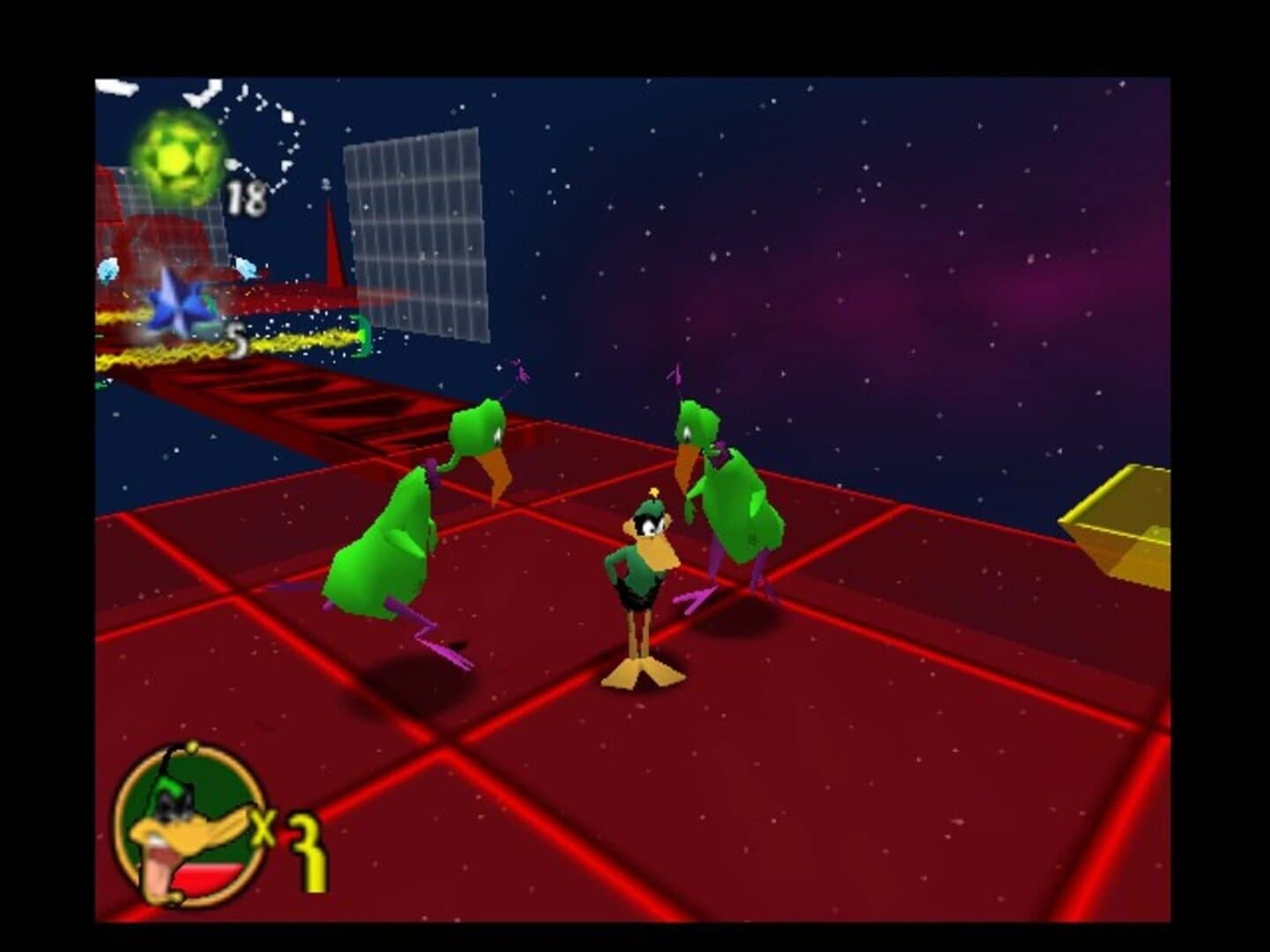Click the green power orb counter icon
This screenshot has width=1270, height=952.
(178, 157)
